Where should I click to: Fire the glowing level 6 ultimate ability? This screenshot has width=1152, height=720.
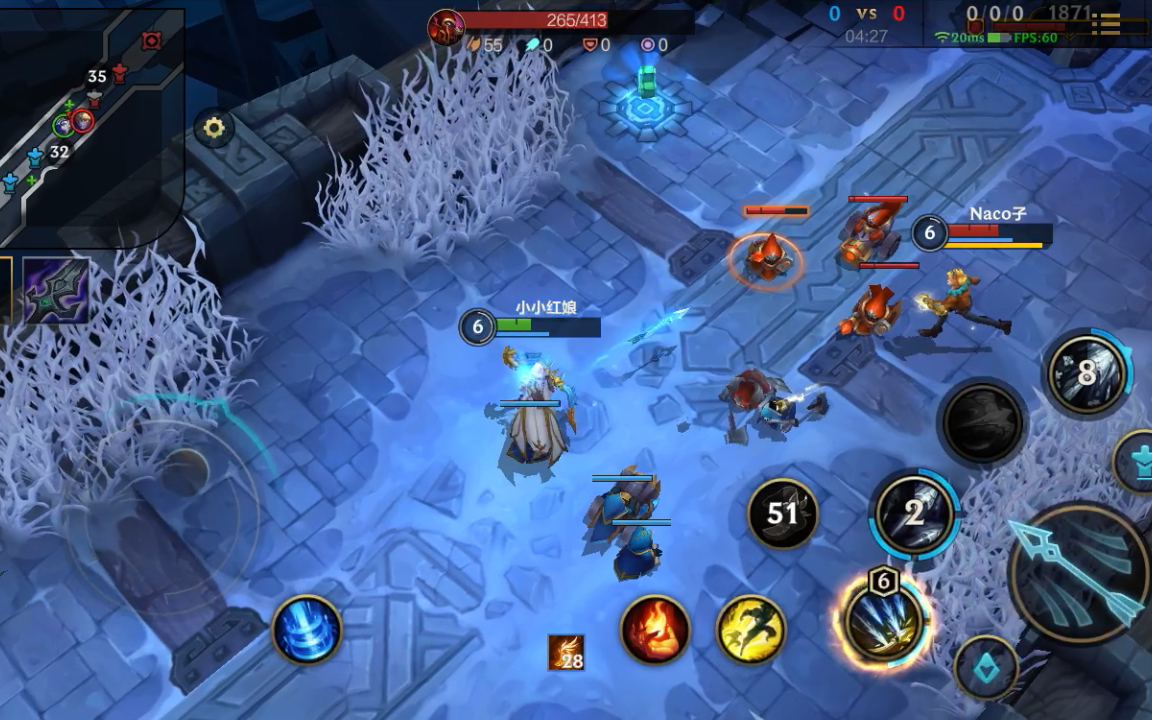(884, 622)
